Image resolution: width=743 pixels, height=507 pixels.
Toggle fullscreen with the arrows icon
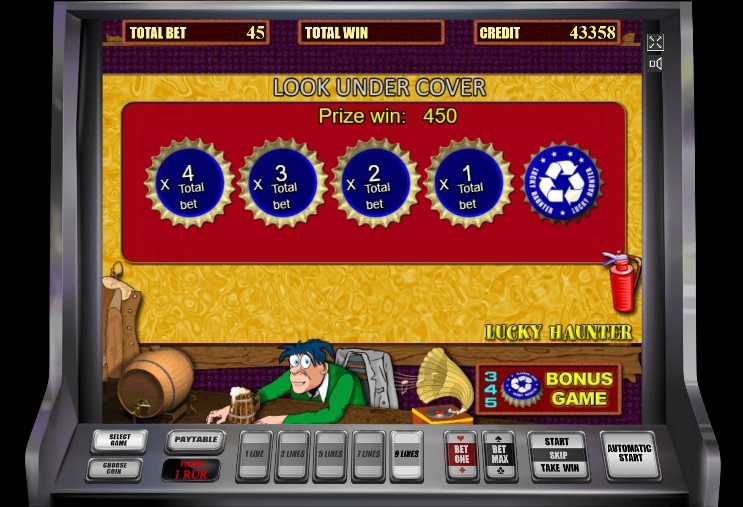[x=655, y=42]
